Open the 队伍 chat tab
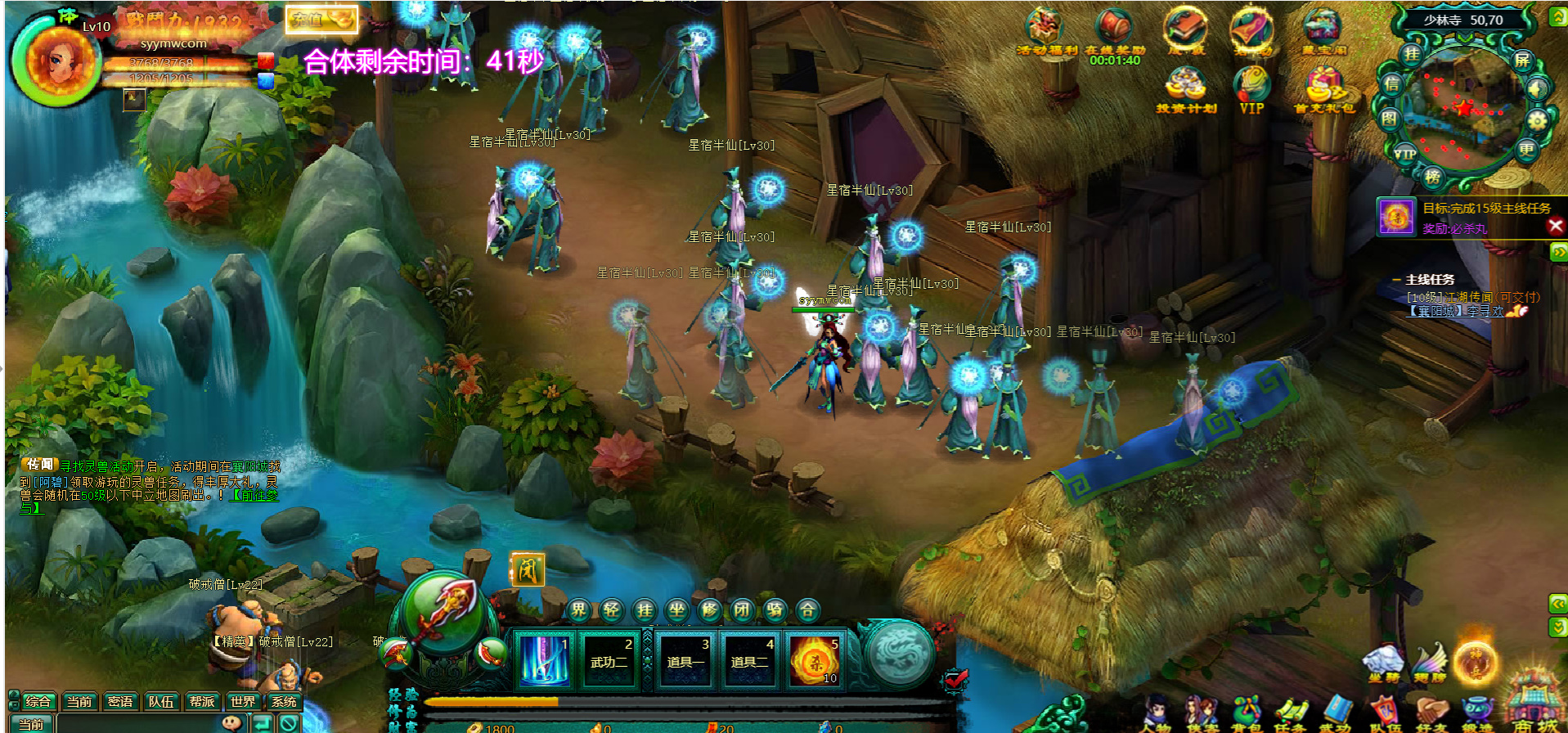The height and width of the screenshot is (733, 1568). pos(160,702)
